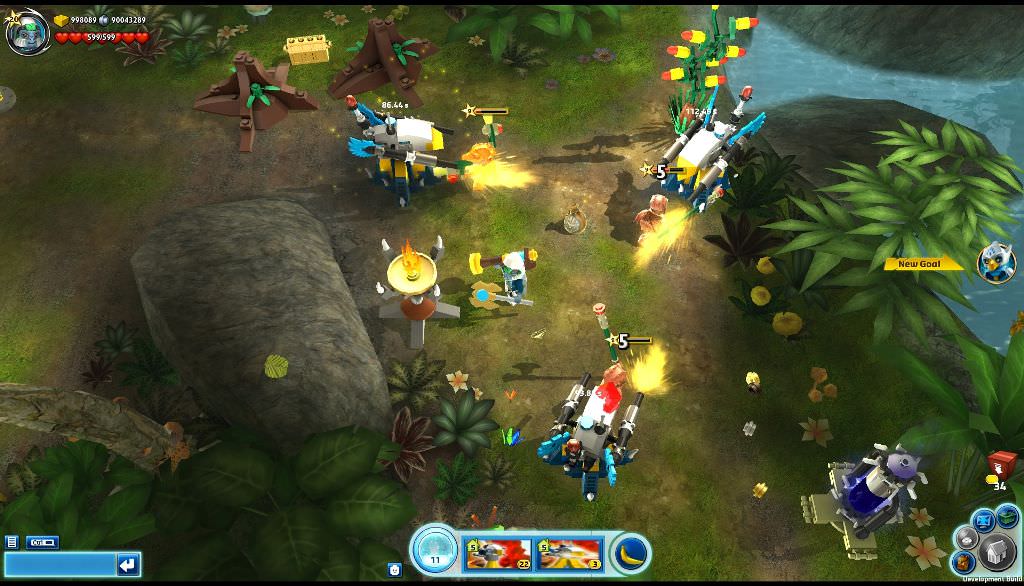Open the player avatar portrait

click(26, 33)
